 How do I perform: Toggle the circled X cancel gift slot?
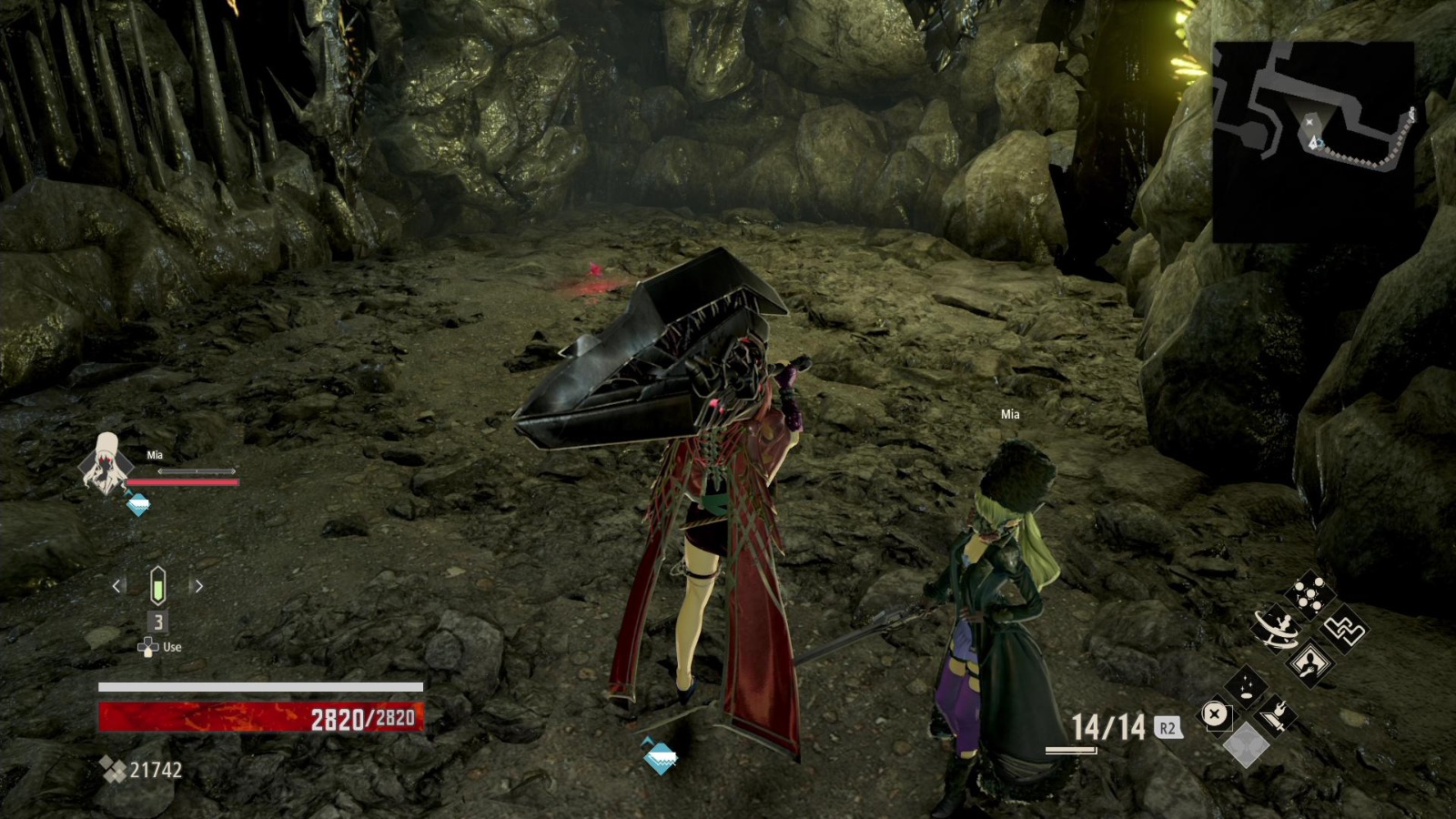(x=1213, y=713)
